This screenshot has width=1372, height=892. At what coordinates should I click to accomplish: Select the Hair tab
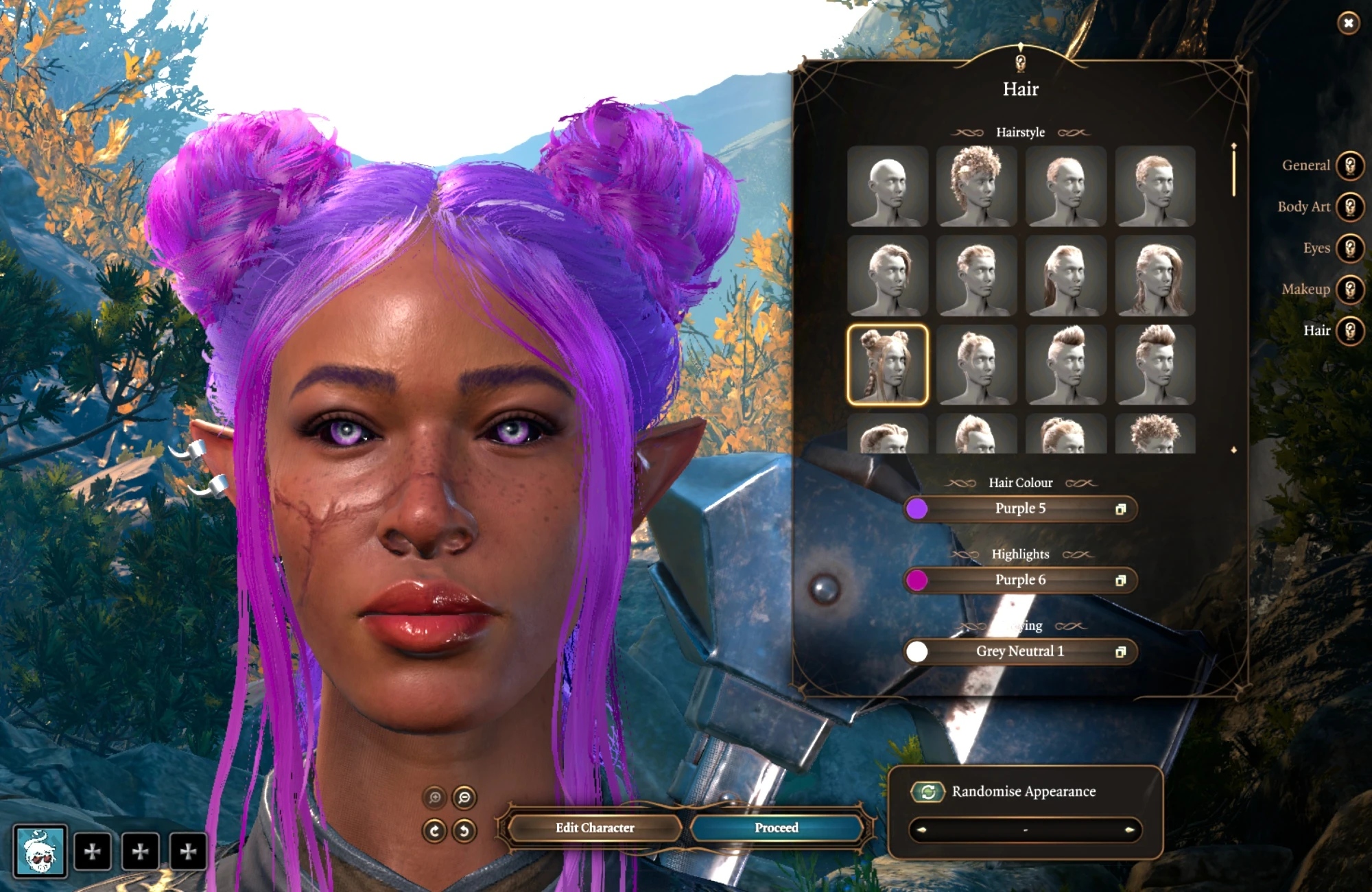click(1349, 331)
